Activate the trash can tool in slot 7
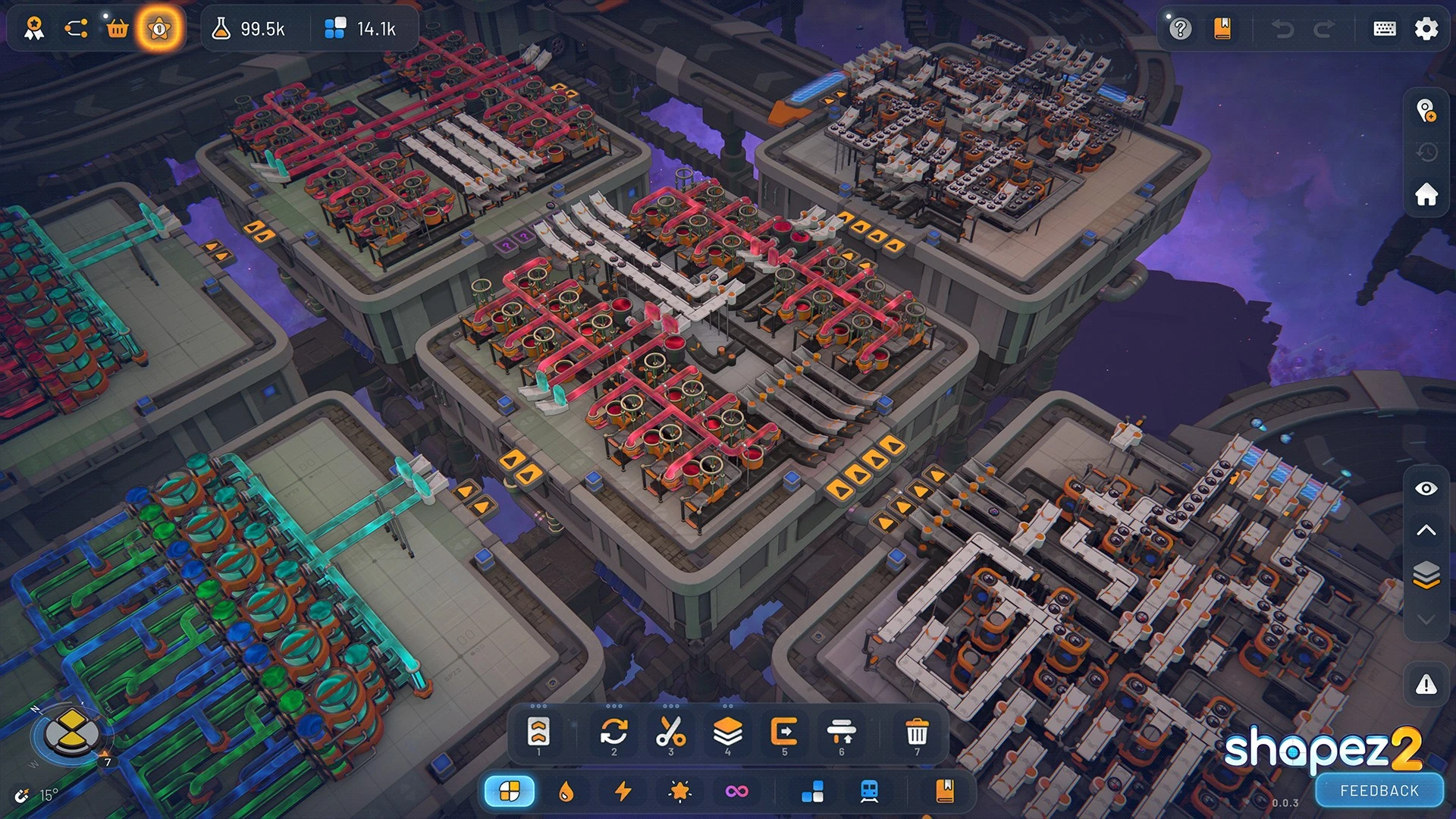Image resolution: width=1456 pixels, height=819 pixels. (917, 733)
